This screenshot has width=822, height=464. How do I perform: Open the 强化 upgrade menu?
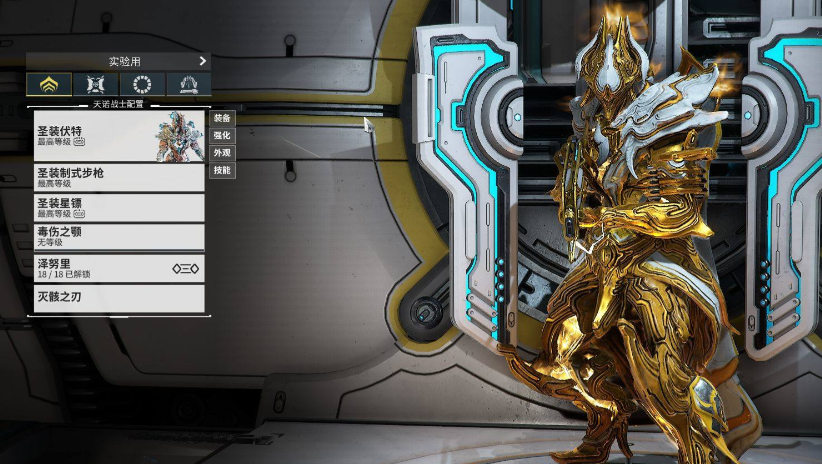[222, 135]
